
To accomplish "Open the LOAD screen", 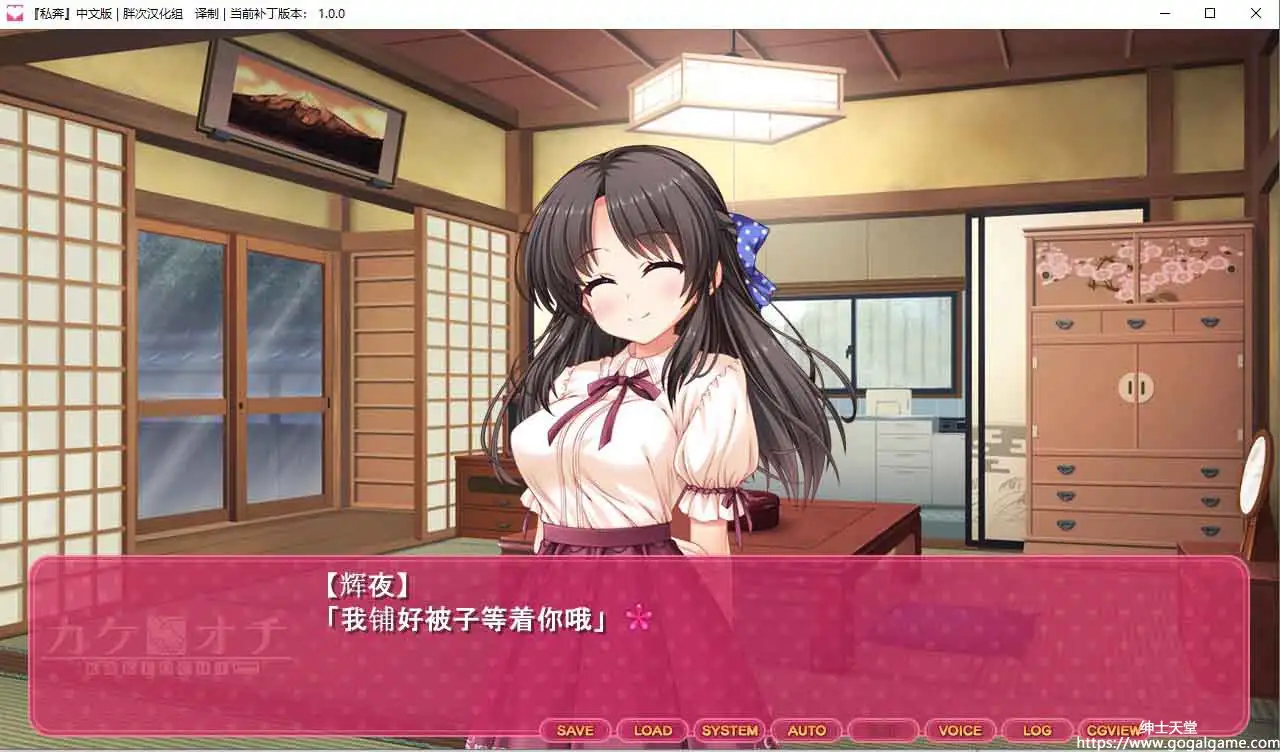I will tap(651, 730).
